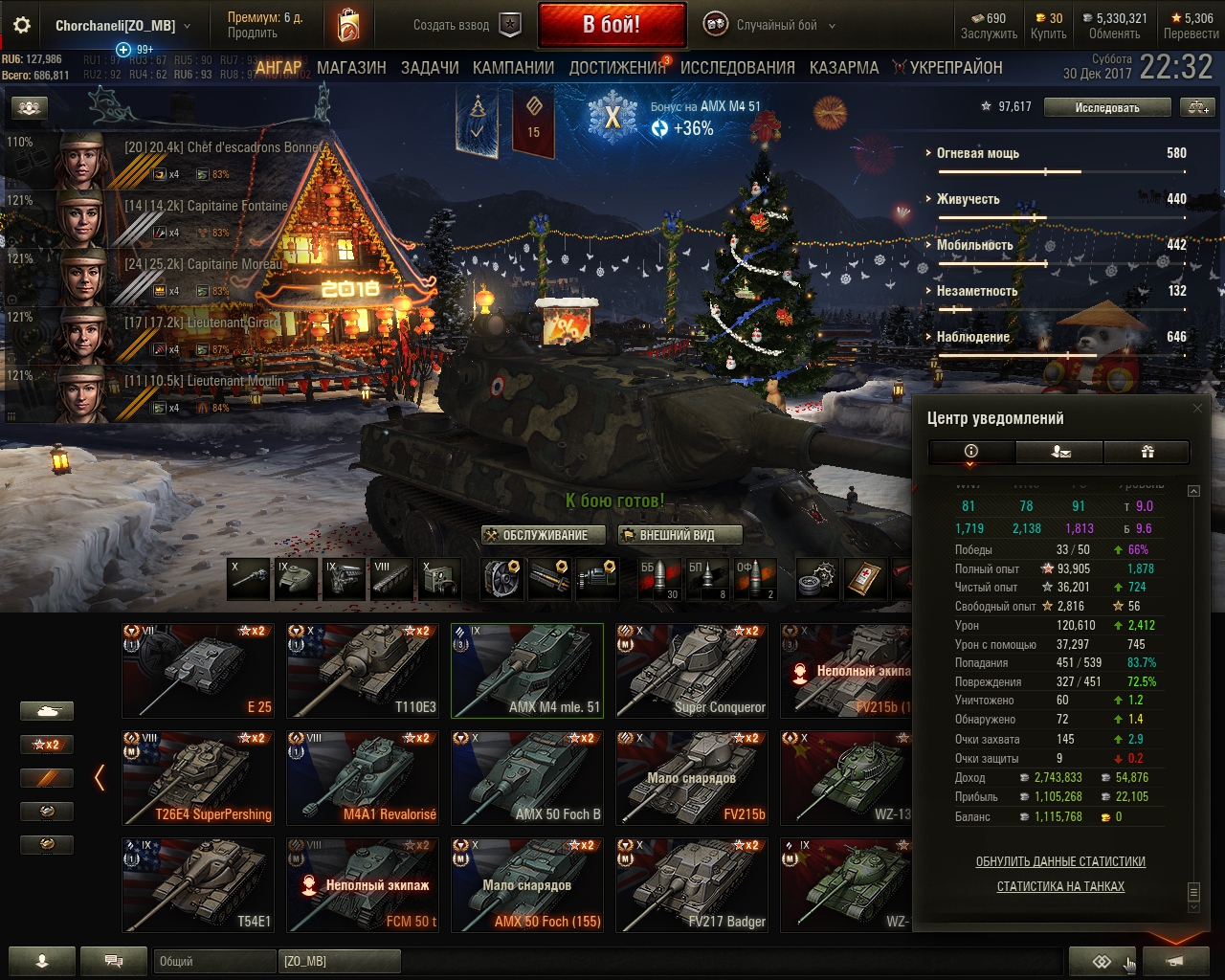1225x980 pixels.
Task: Close the Центр уведомлений notification panel
Action: point(1197,409)
